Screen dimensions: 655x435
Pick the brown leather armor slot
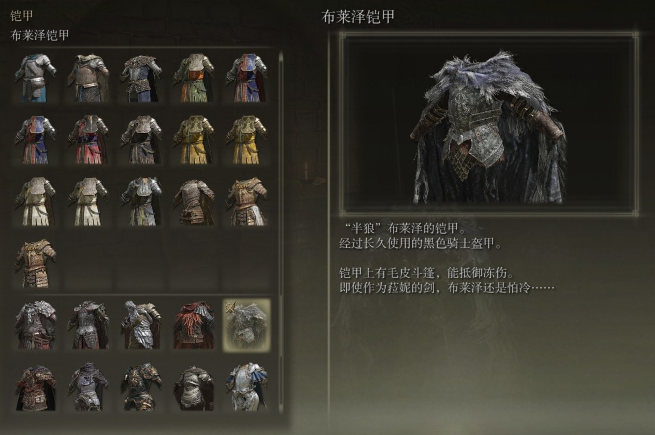[193, 198]
